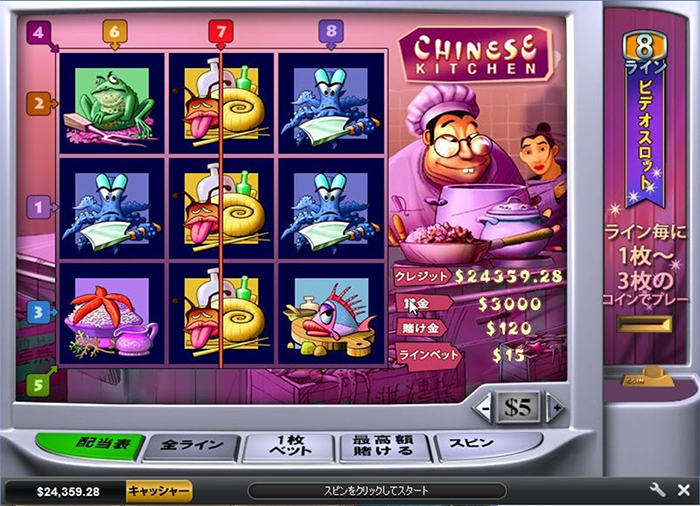Image resolution: width=700 pixels, height=506 pixels.
Task: Open the wrench settings icon
Action: [x=657, y=490]
